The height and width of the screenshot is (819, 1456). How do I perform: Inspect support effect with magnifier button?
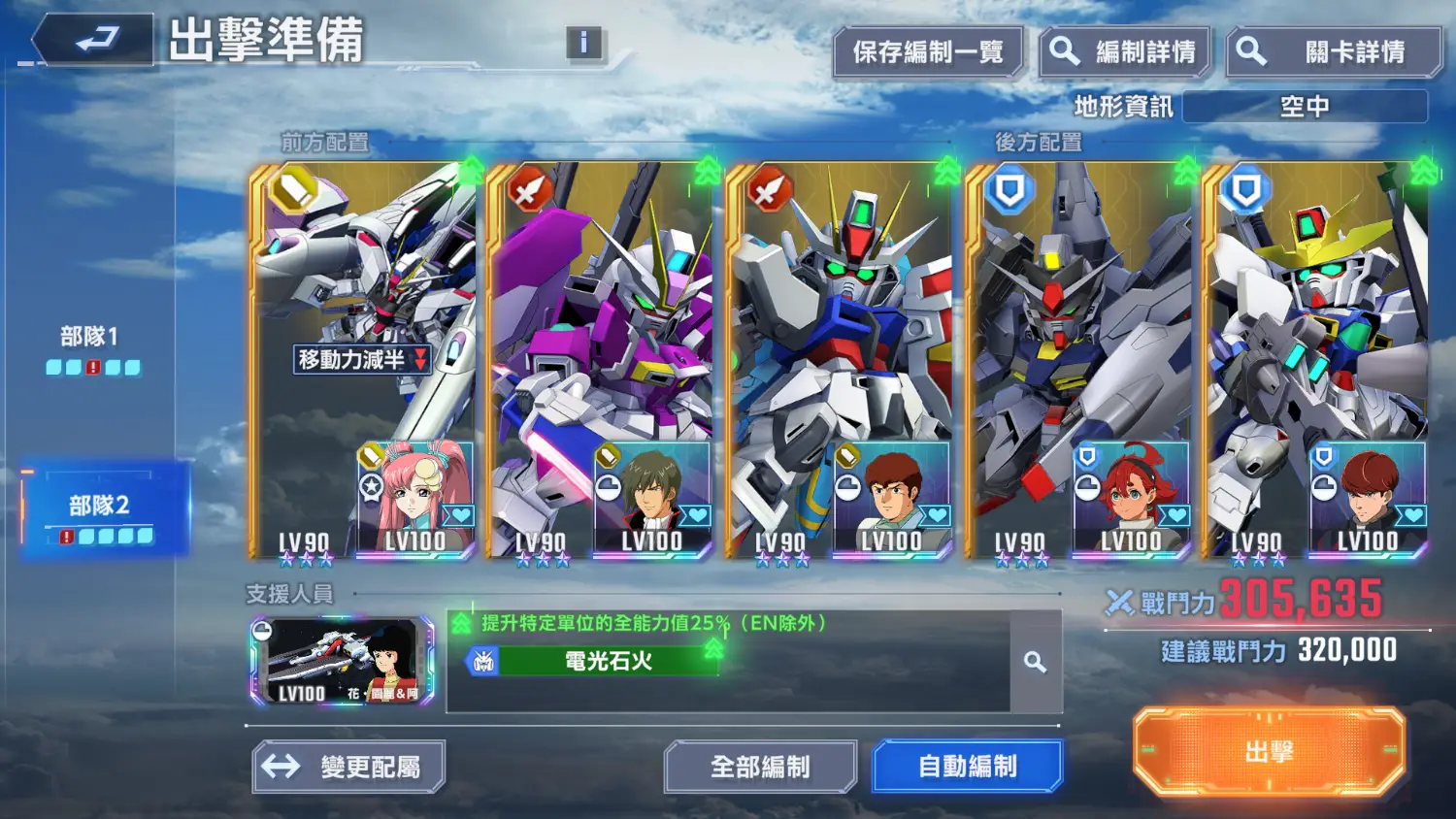point(1036,662)
